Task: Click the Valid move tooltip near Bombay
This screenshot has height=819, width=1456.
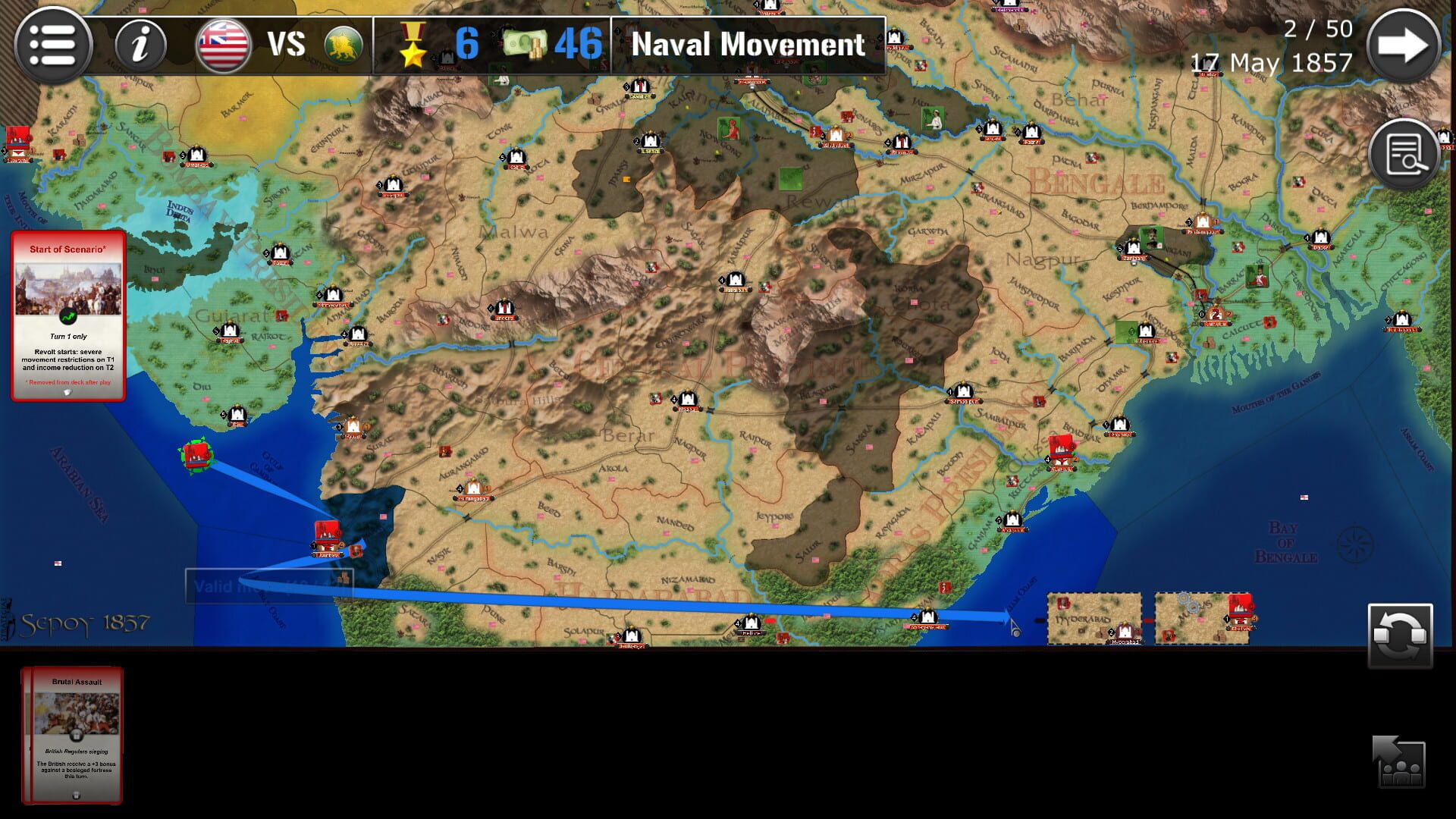Action: click(269, 586)
